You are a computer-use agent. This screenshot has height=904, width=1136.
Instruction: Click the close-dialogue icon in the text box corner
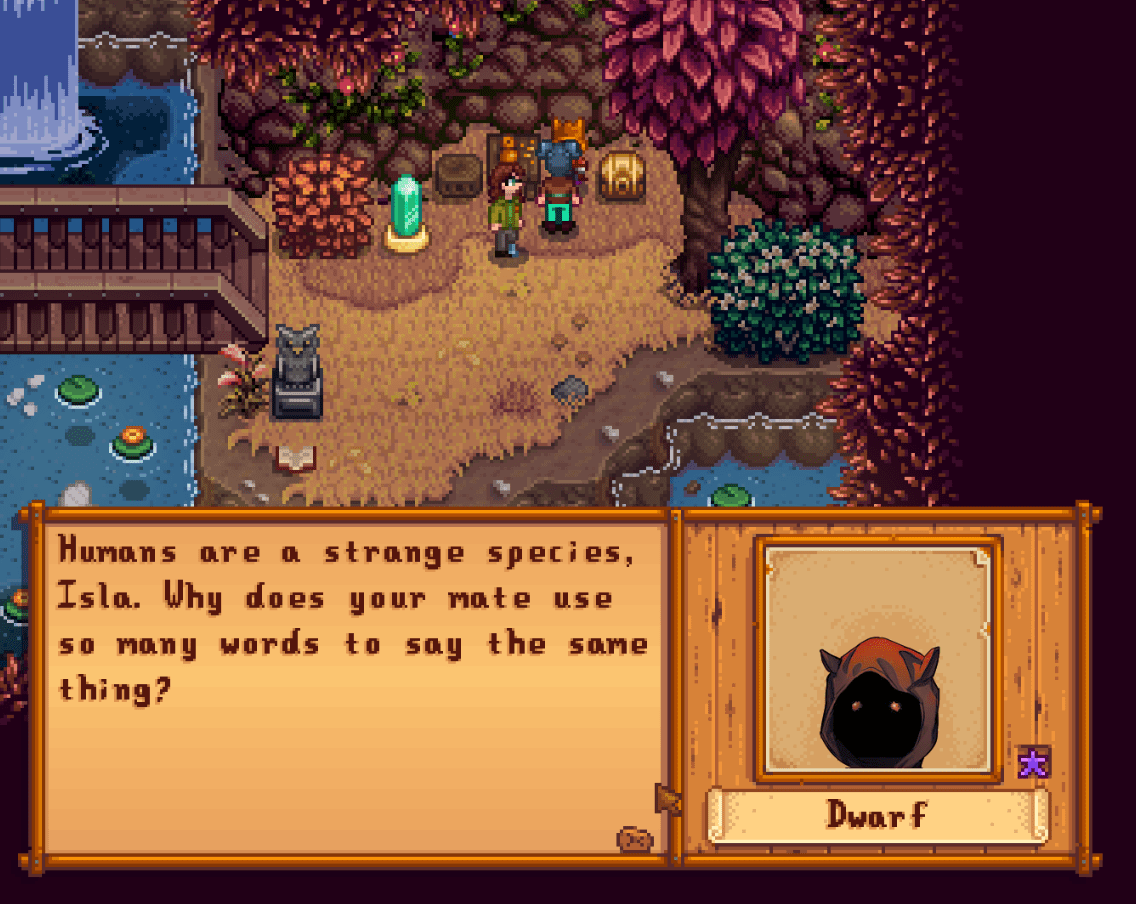pyautogui.click(x=634, y=839)
